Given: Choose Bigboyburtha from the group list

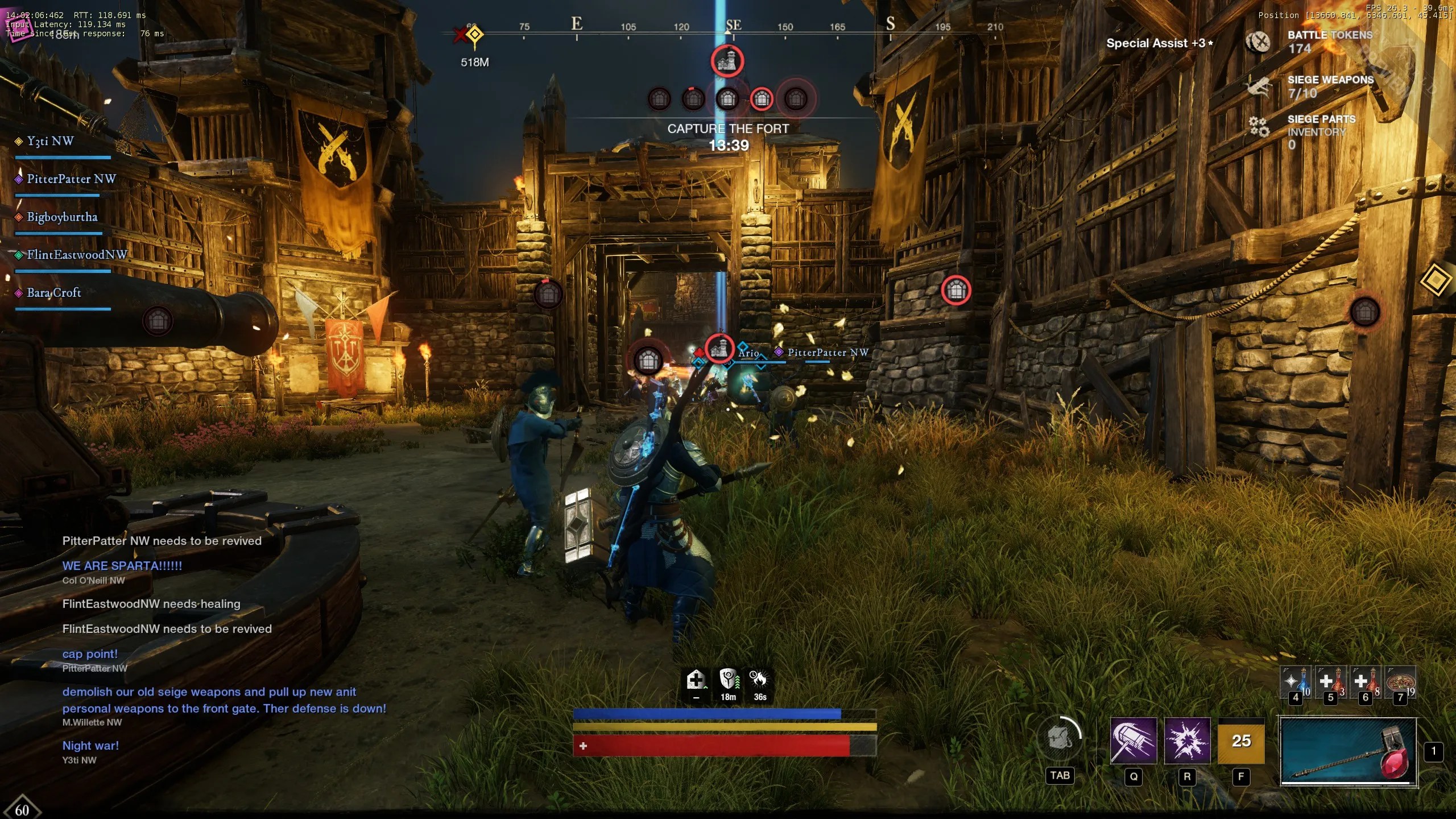Looking at the screenshot, I should click(x=62, y=217).
